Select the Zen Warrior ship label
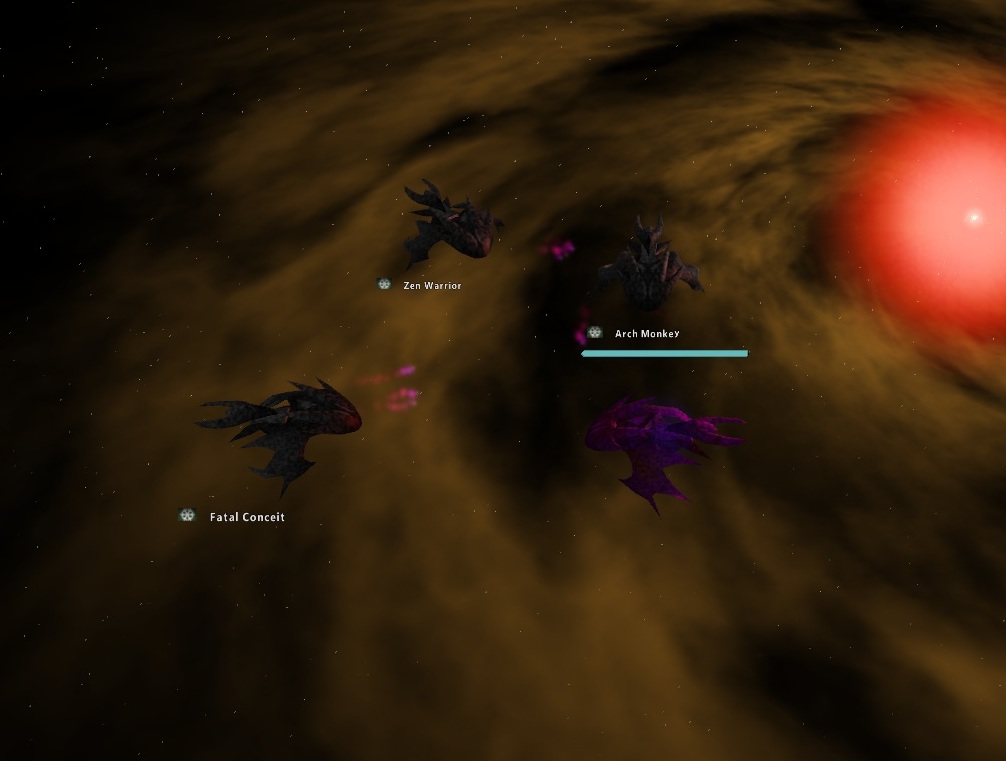This screenshot has height=761, width=1006. coord(432,286)
